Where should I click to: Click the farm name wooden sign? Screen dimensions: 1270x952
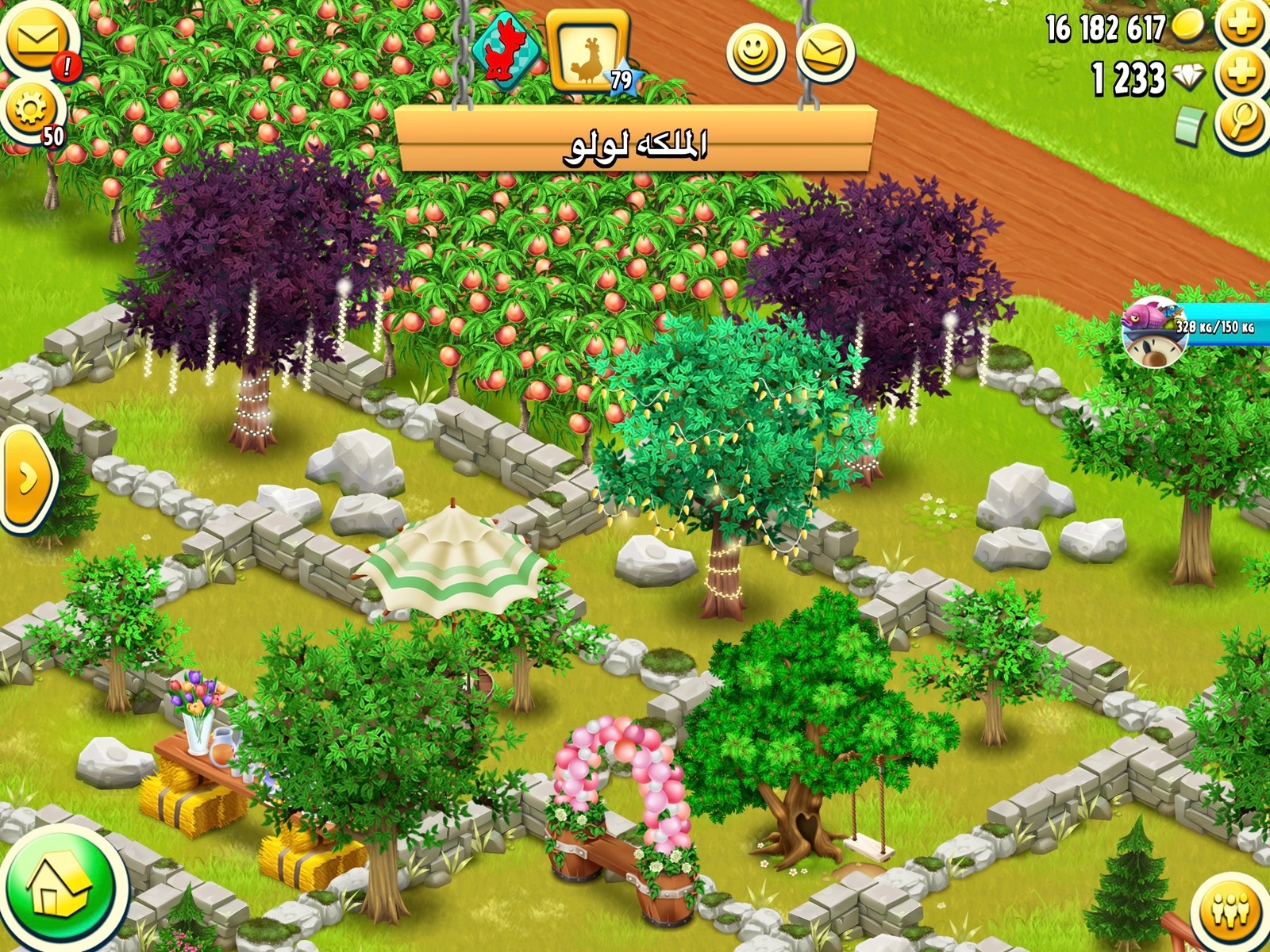(x=635, y=141)
